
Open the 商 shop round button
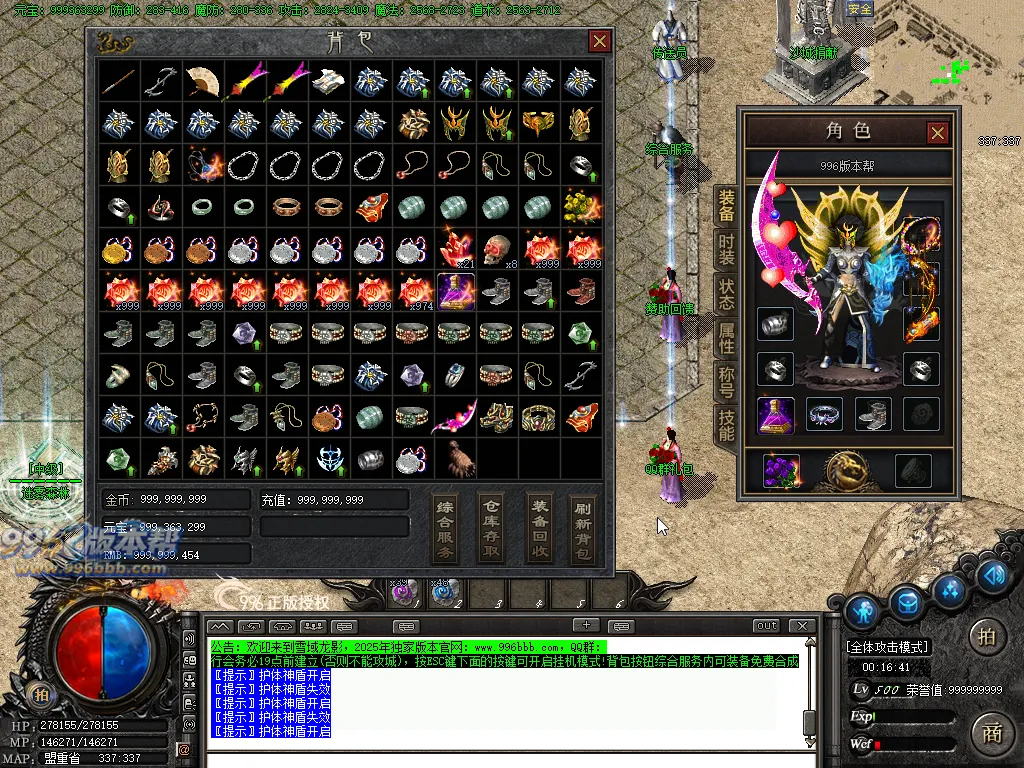(x=991, y=733)
